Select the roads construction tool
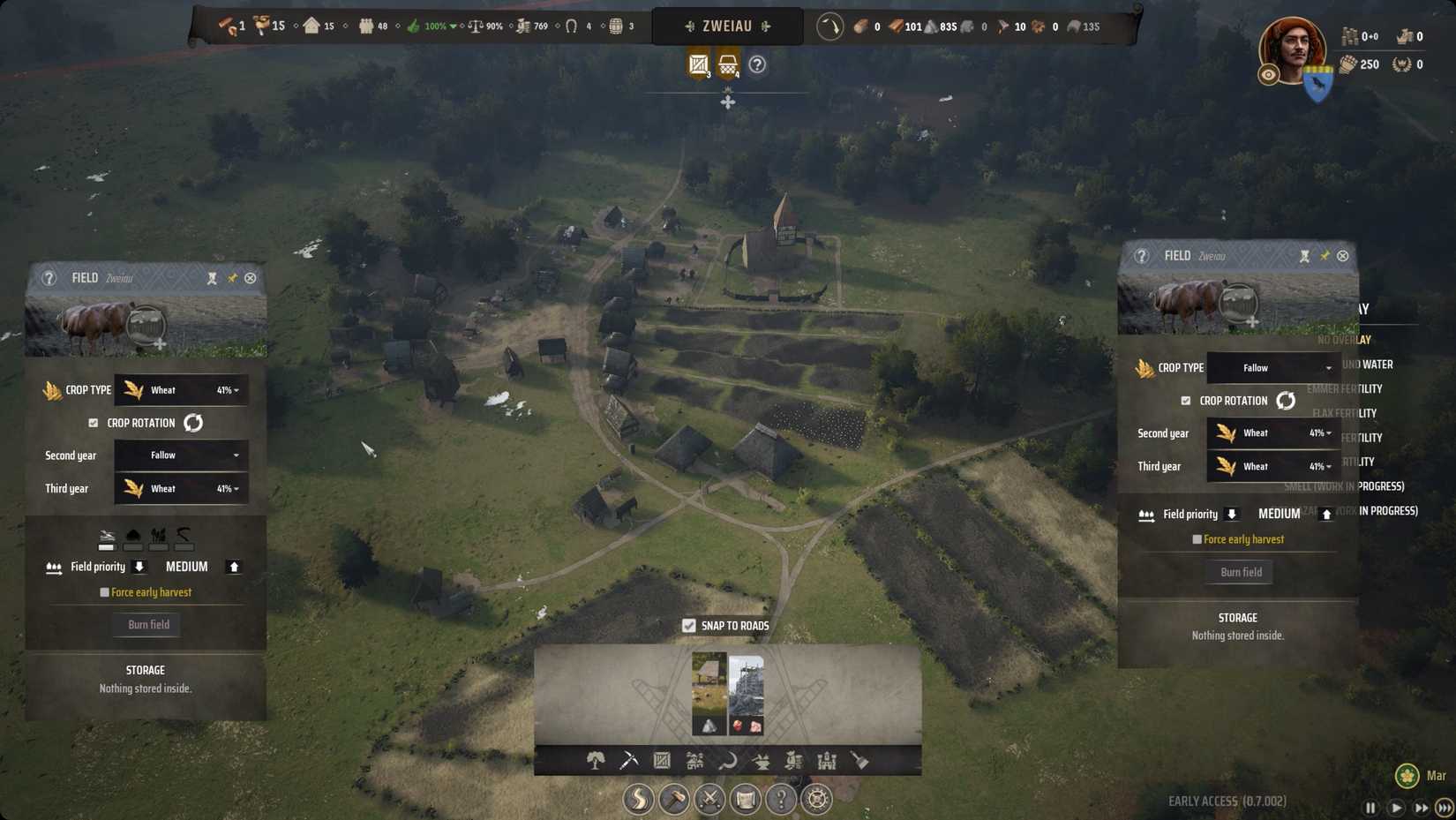This screenshot has height=820, width=1456. 638,799
